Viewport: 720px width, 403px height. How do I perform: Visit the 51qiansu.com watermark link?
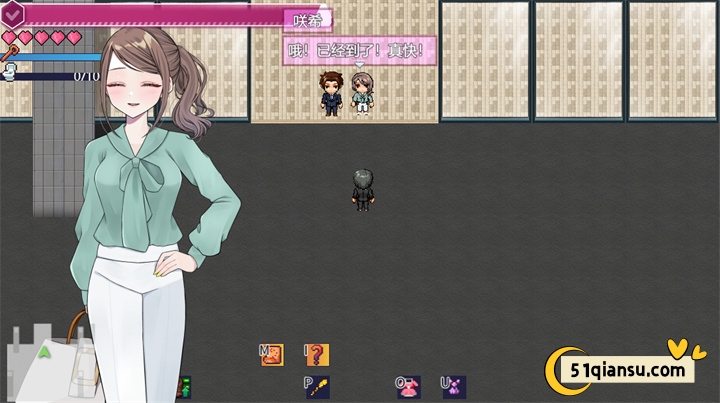(624, 371)
